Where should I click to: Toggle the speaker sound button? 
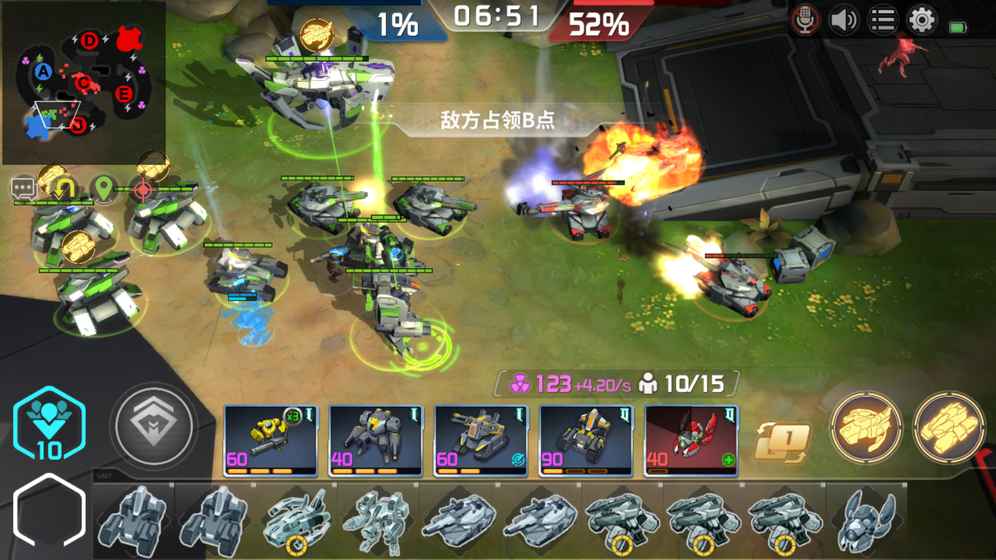pyautogui.click(x=844, y=20)
